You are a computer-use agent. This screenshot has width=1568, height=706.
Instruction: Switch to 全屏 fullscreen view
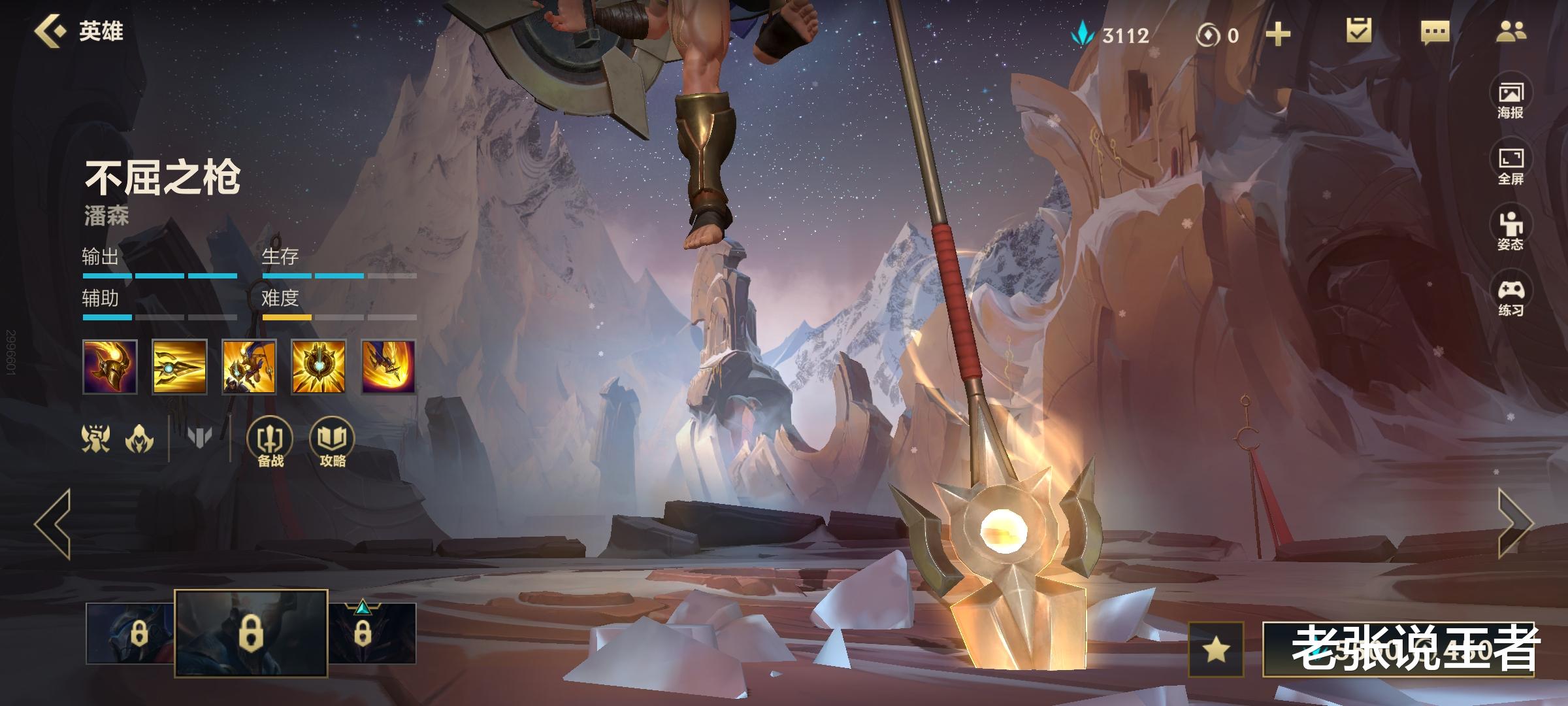(1511, 166)
